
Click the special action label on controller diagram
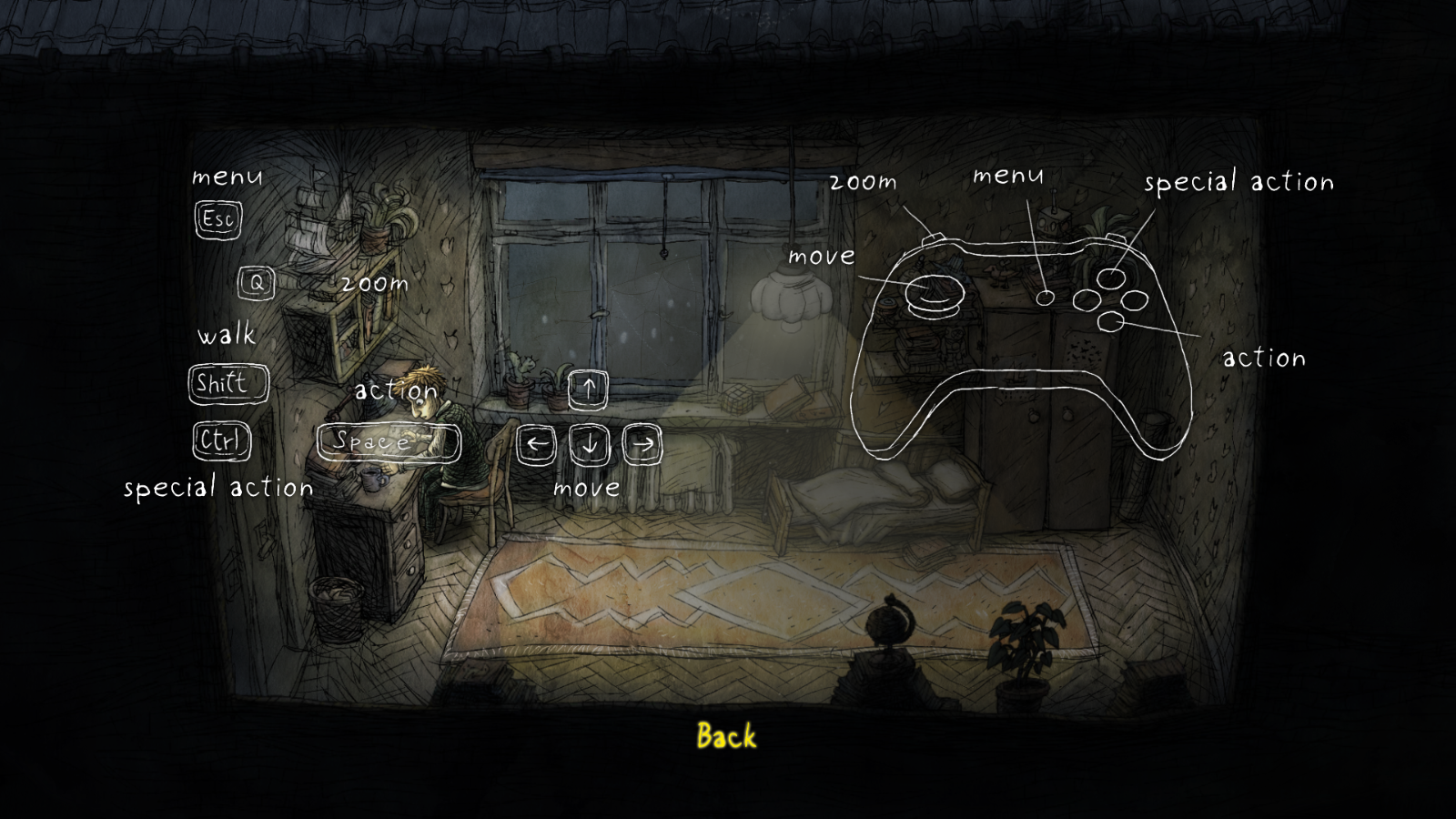(1240, 182)
